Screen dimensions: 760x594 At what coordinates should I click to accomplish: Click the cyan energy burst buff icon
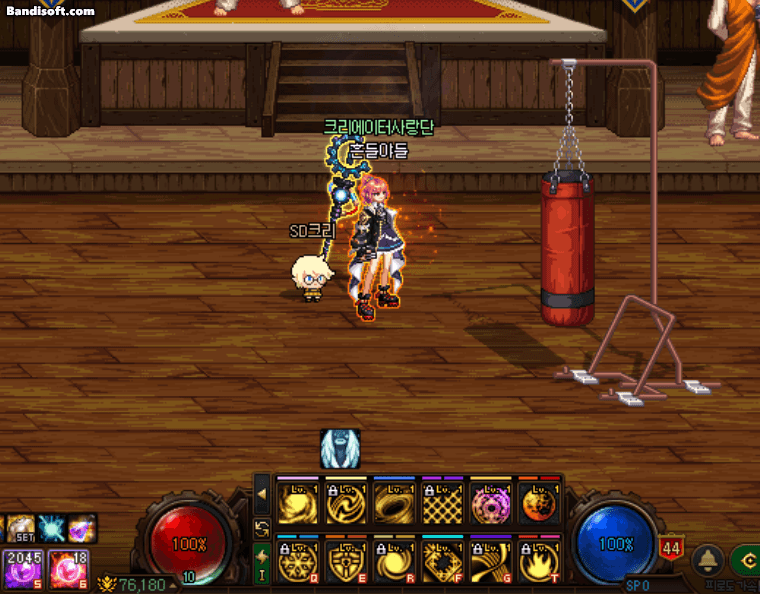coord(51,527)
